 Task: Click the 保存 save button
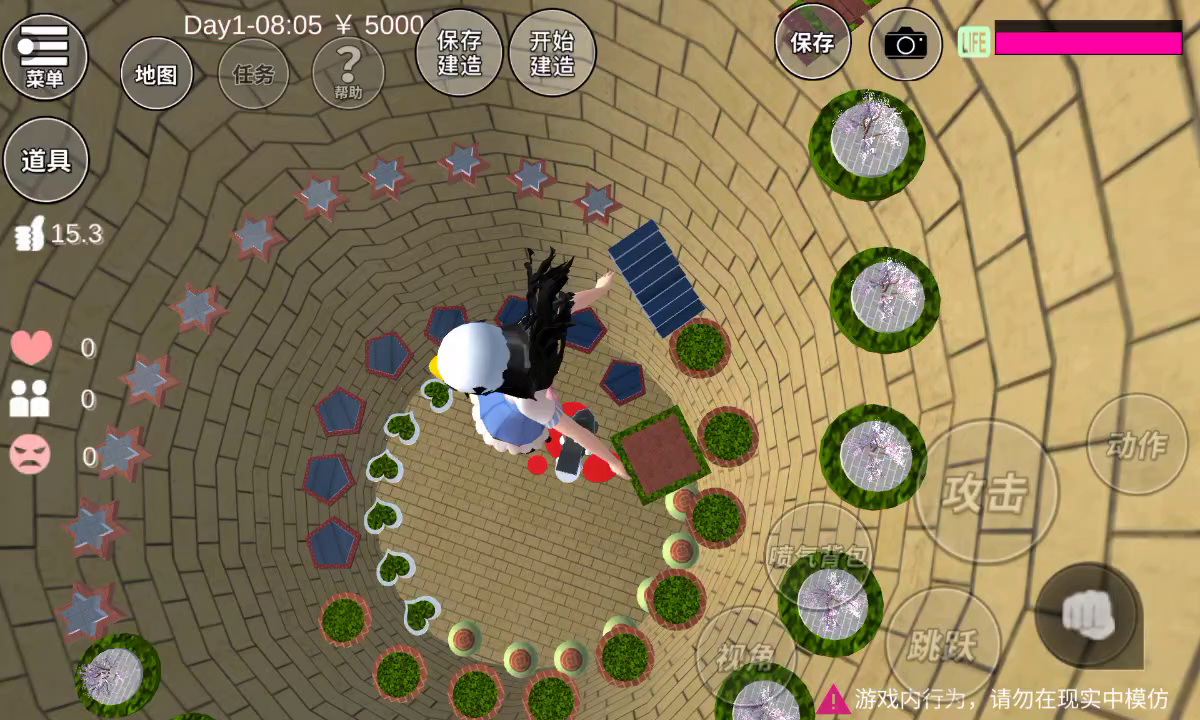coord(812,44)
